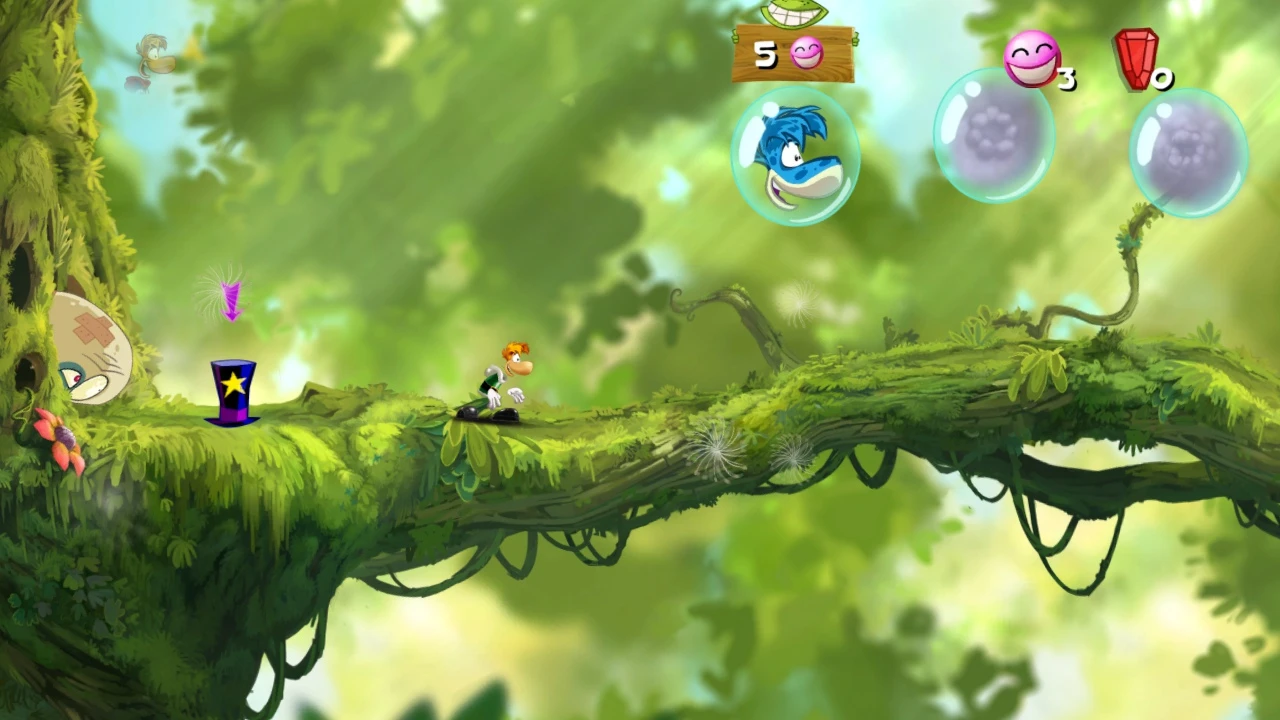1280x720 pixels.
Task: Click the magenta downward arrow indicator
Action: point(229,300)
